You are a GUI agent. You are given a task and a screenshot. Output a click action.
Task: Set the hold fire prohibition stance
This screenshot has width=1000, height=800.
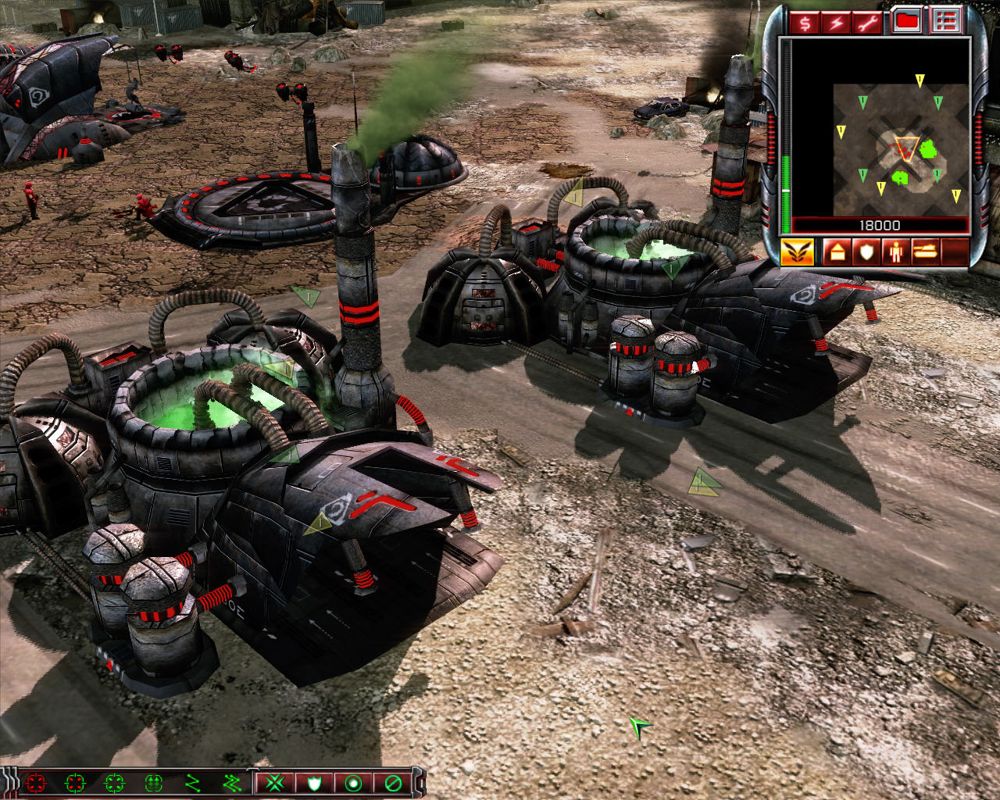[x=393, y=783]
